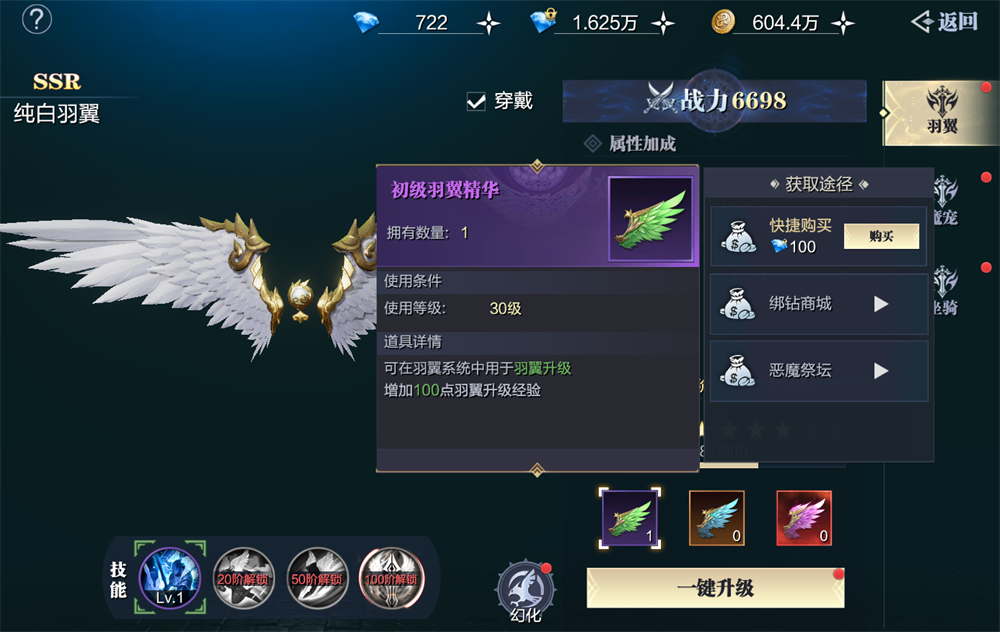This screenshot has height=632, width=1000.
Task: Open the question mark help button
Action: [x=37, y=19]
